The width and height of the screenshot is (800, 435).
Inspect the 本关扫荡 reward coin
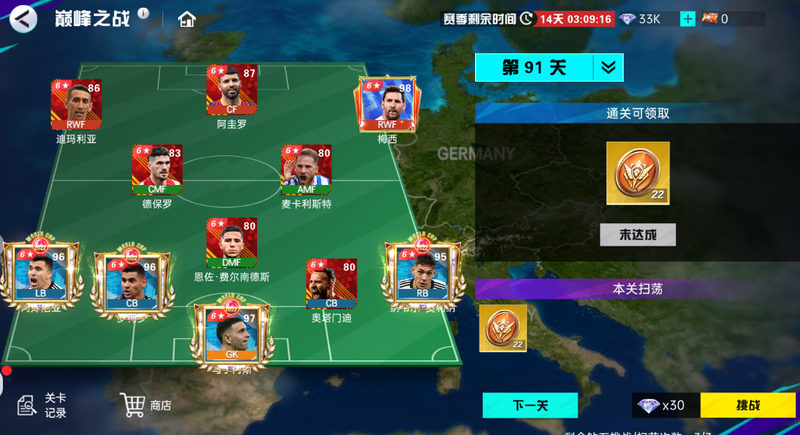point(503,327)
